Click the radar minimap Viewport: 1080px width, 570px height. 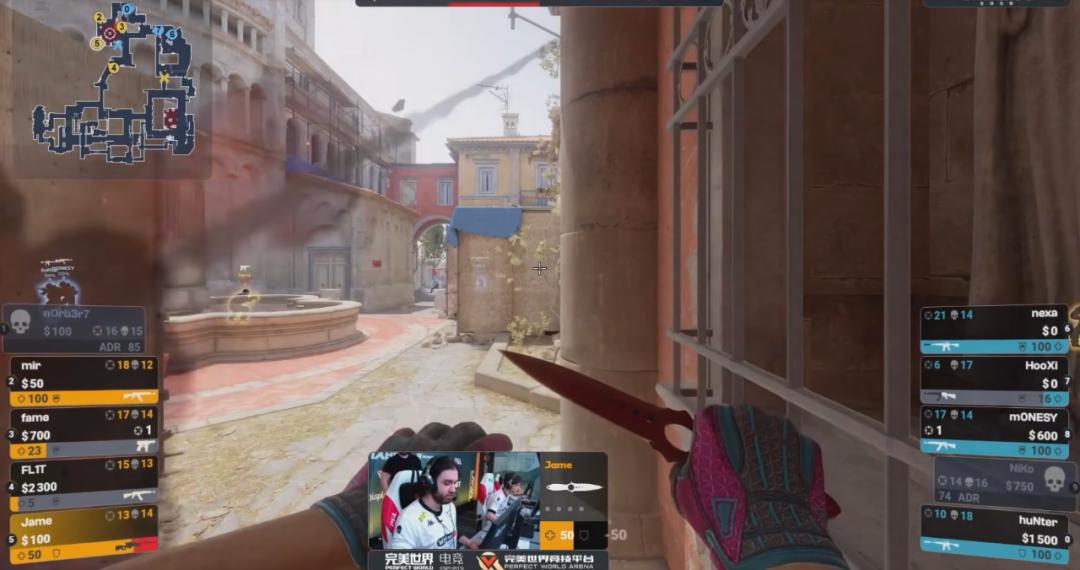tap(110, 84)
